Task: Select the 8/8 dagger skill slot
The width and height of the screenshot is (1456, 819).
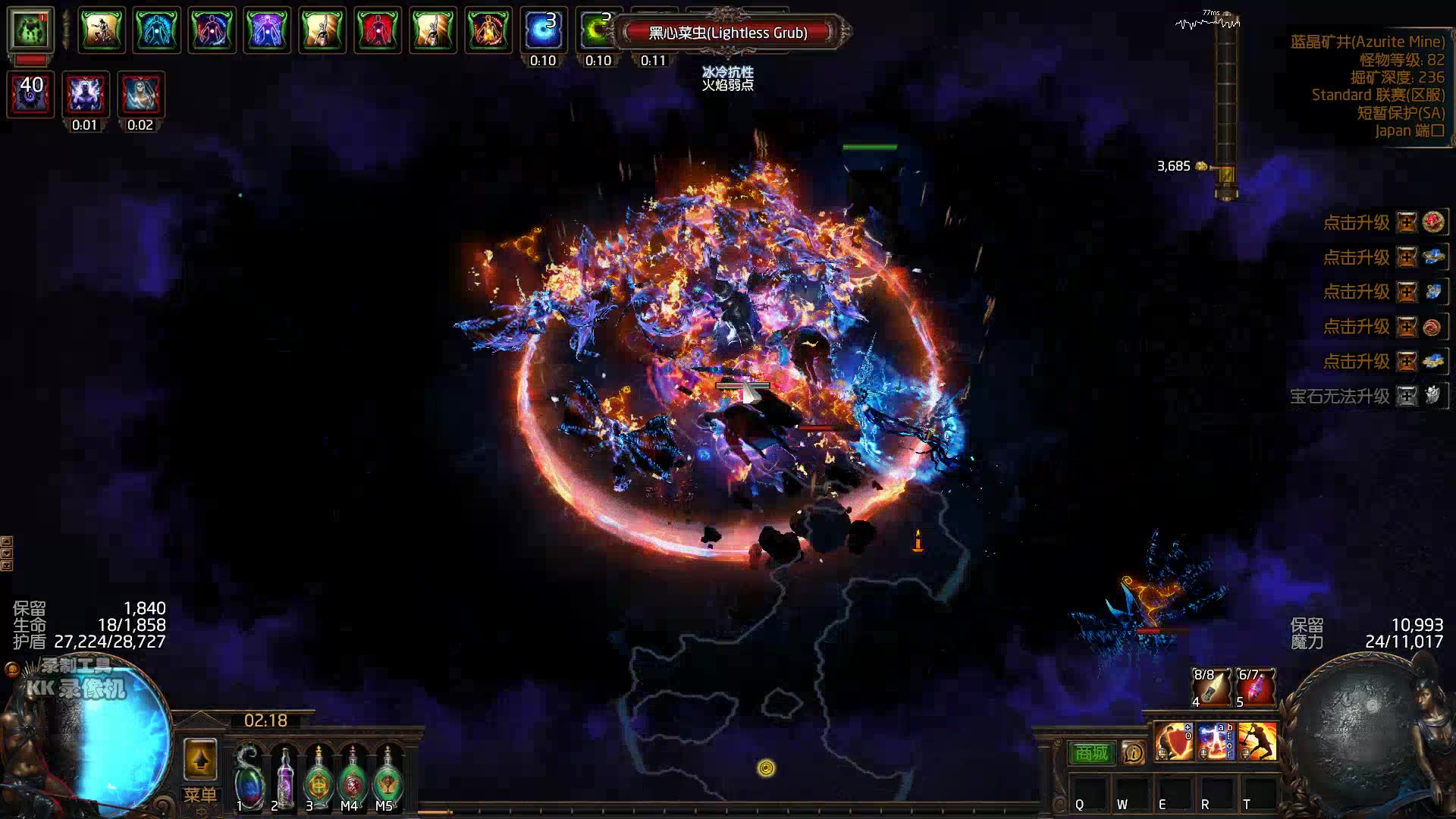Action: click(x=1212, y=687)
